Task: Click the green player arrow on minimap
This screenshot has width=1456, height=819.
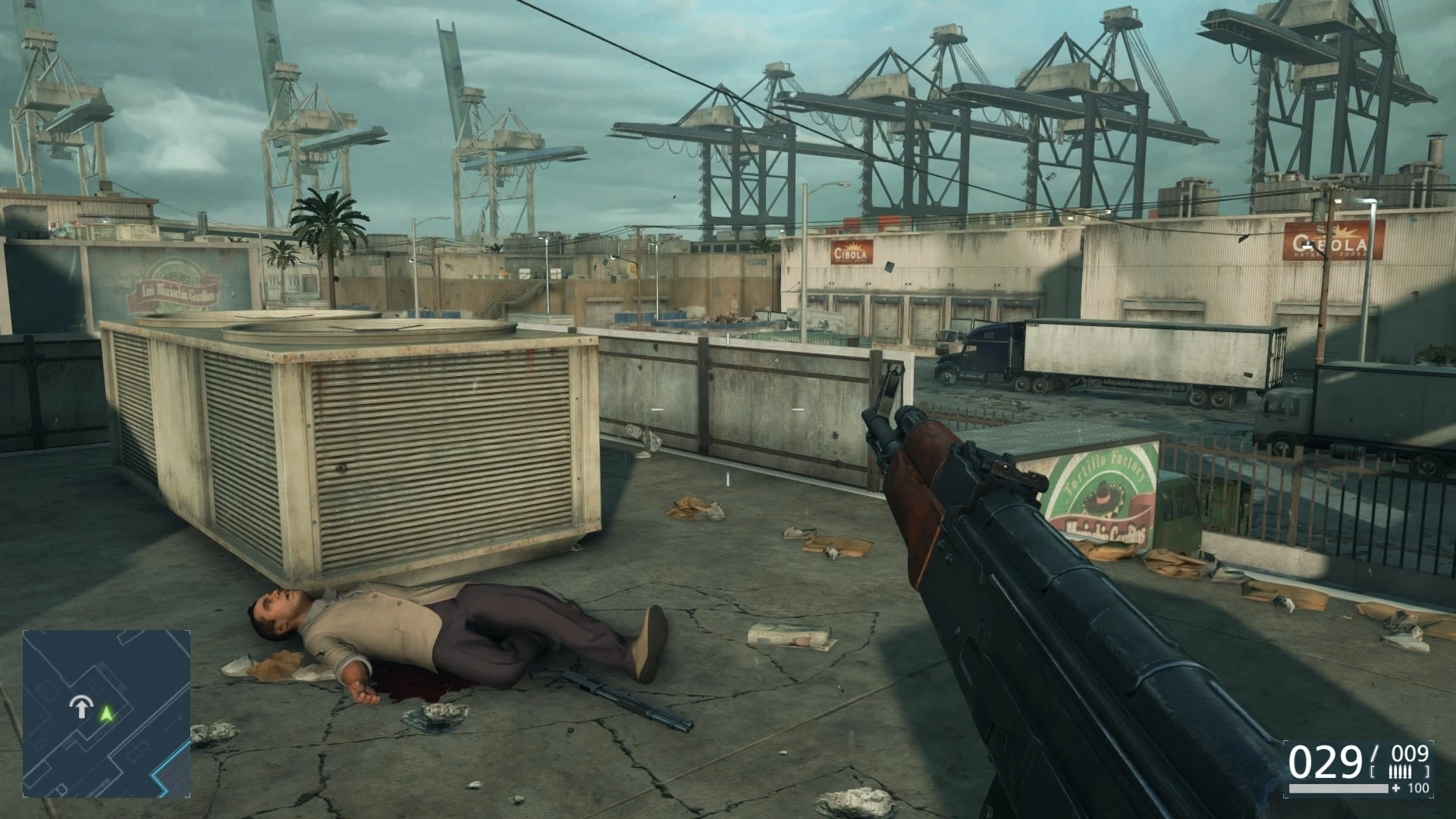Action: (107, 713)
